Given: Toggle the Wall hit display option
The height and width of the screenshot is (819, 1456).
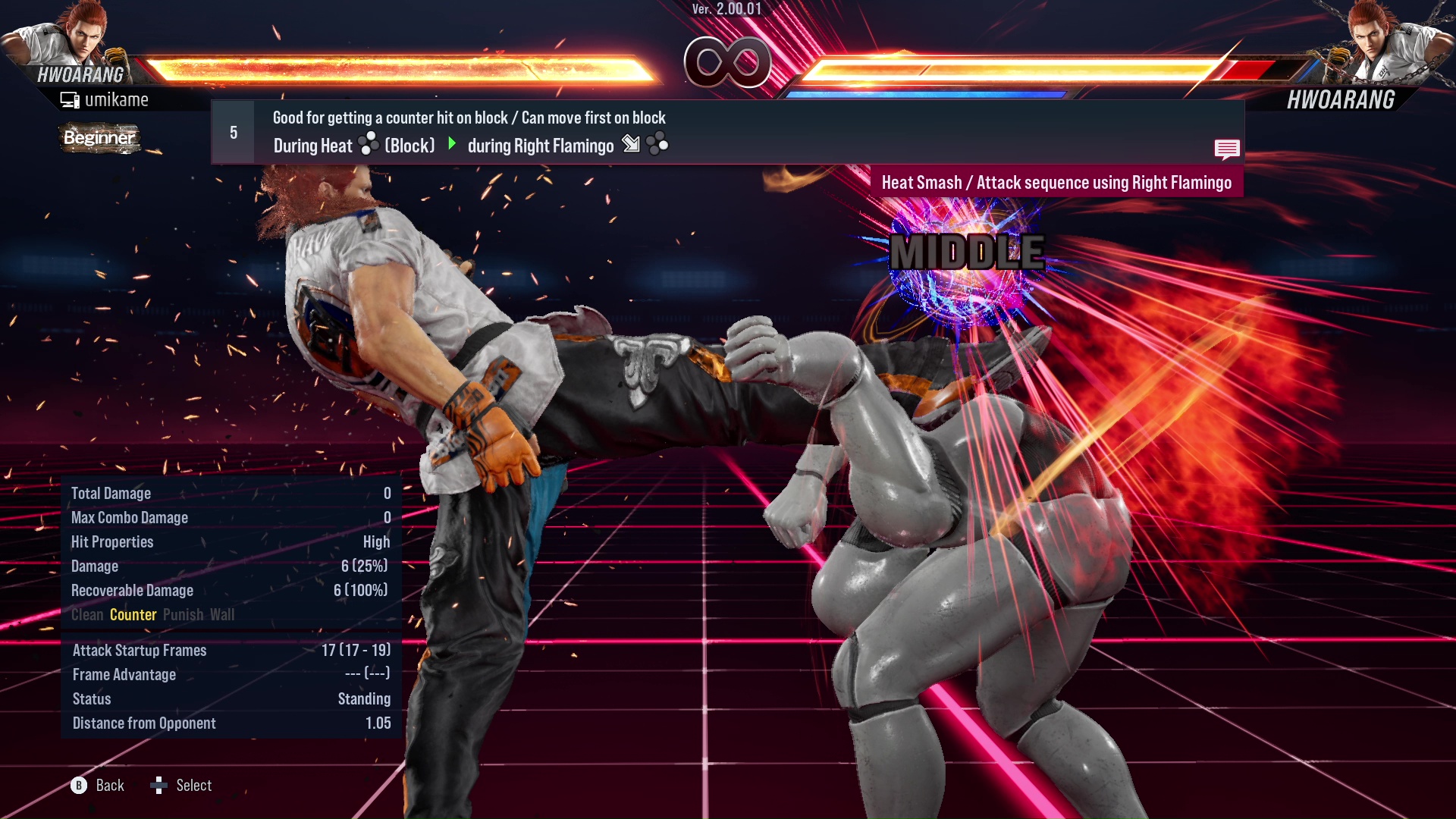Looking at the screenshot, I should tap(223, 615).
